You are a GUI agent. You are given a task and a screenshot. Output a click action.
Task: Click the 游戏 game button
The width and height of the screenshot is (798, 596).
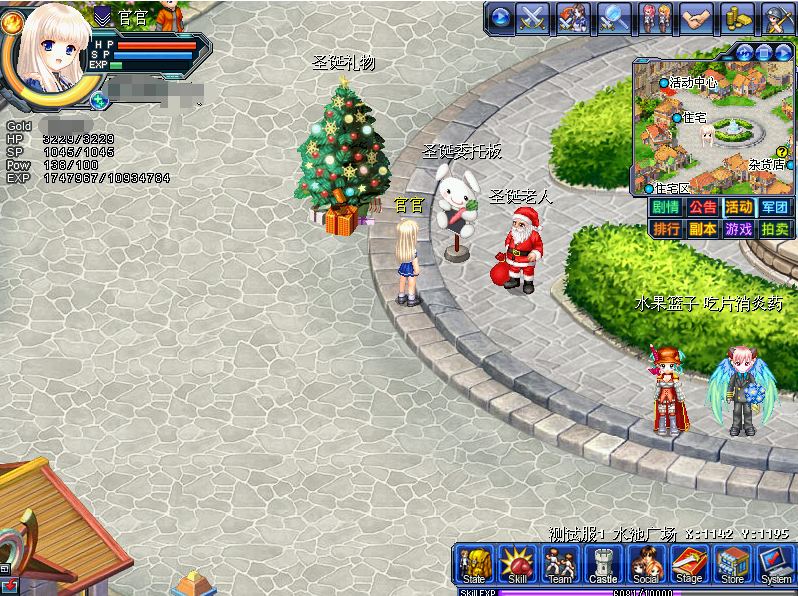tap(739, 228)
